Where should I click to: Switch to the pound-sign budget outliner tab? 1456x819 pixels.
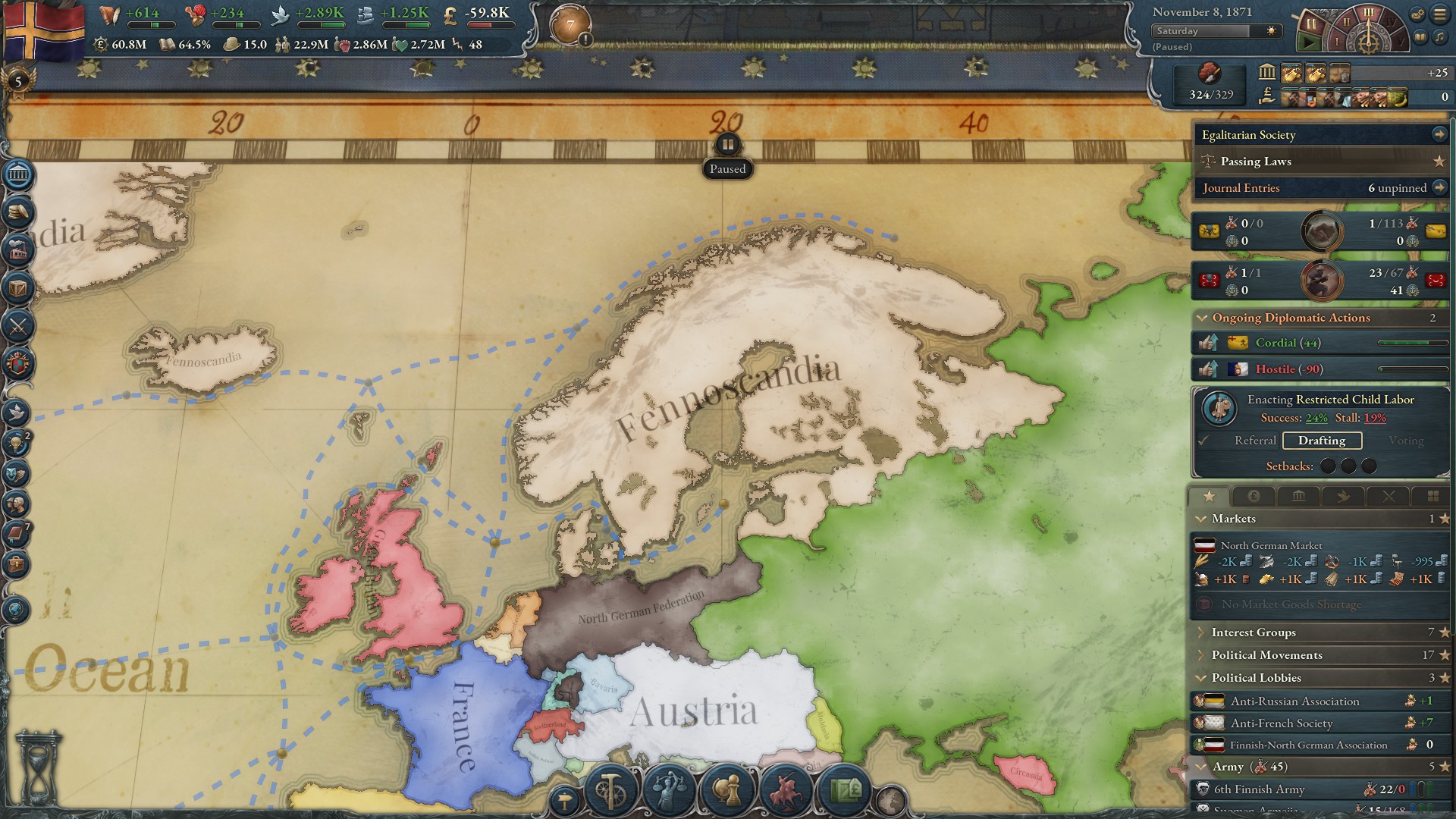[x=1254, y=496]
